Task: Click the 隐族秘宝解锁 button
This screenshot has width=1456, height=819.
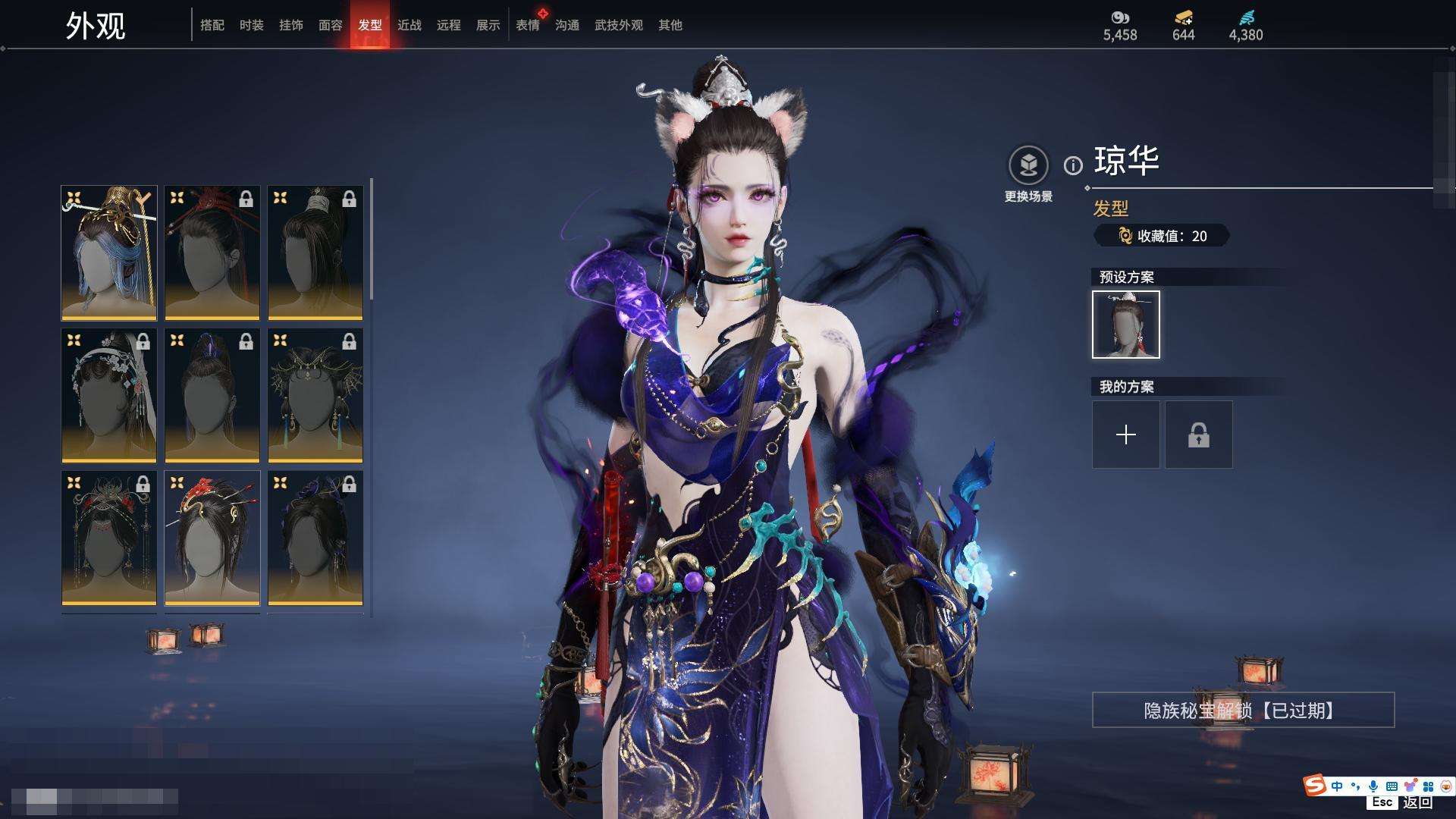Action: point(1243,711)
